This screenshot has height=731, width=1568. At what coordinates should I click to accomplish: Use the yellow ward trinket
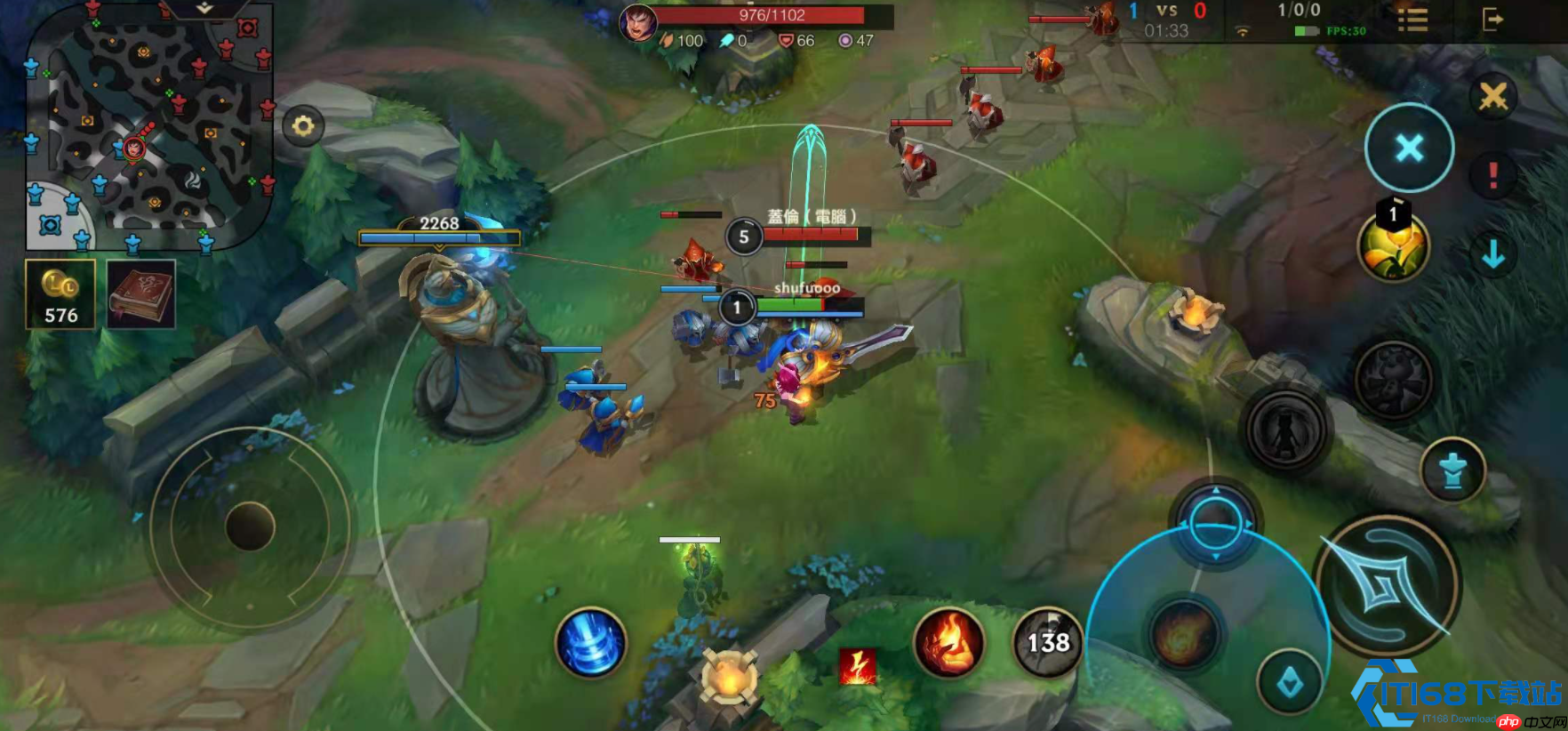pyautogui.click(x=1393, y=249)
